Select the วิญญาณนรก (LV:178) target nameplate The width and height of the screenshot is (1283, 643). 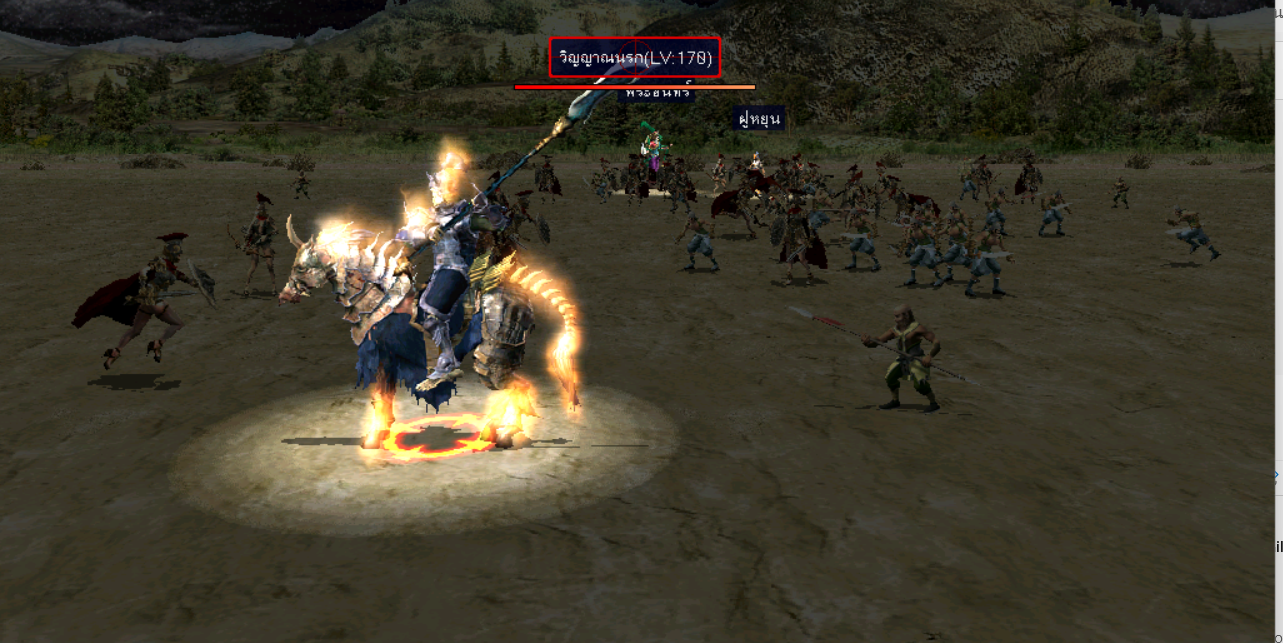(635, 58)
